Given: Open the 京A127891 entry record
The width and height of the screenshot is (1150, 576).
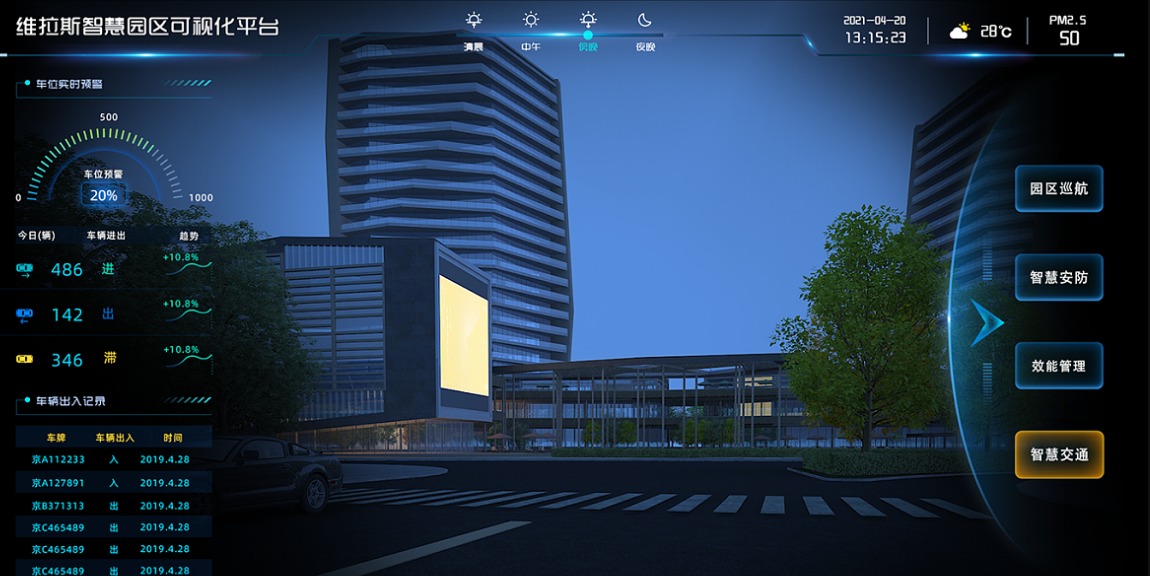Looking at the screenshot, I should coord(113,482).
